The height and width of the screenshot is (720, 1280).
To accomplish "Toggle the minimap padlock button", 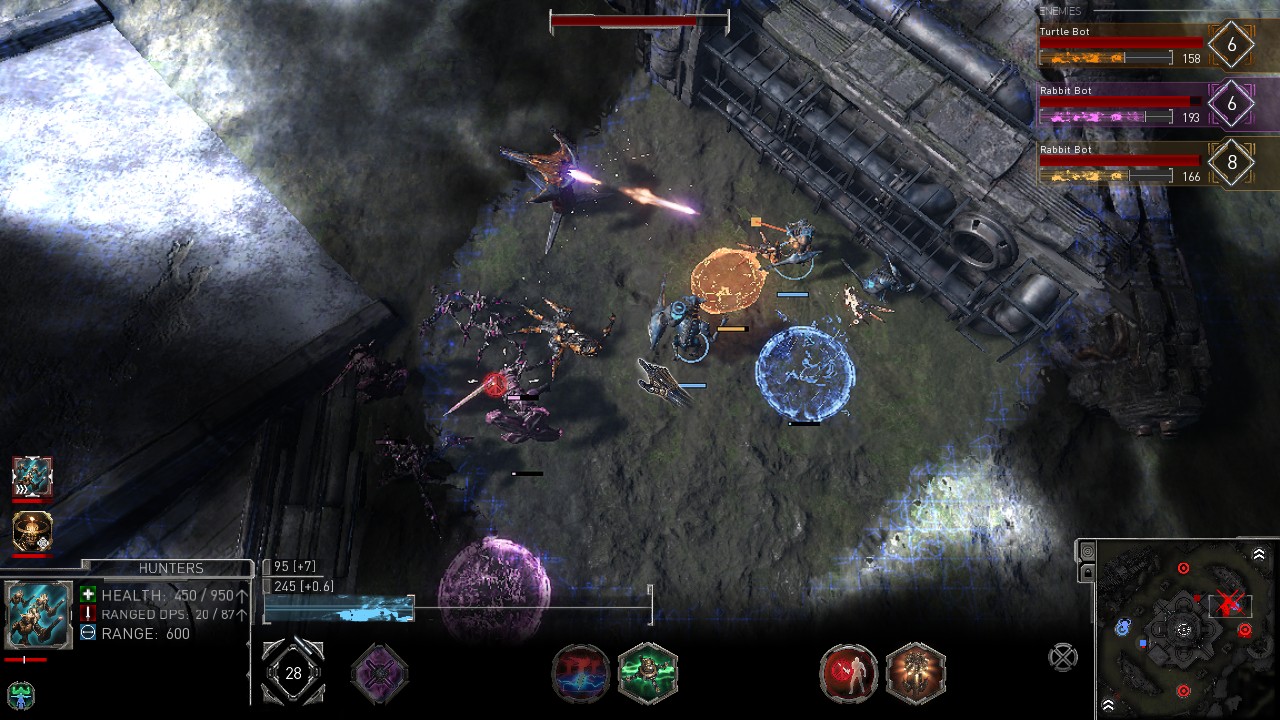I will (1088, 573).
